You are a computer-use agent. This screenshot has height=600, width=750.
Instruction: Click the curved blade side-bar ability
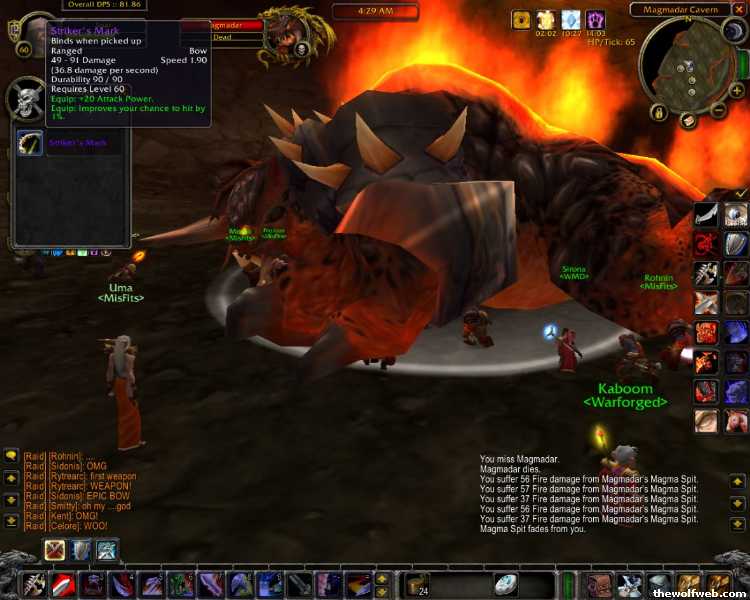click(x=706, y=215)
